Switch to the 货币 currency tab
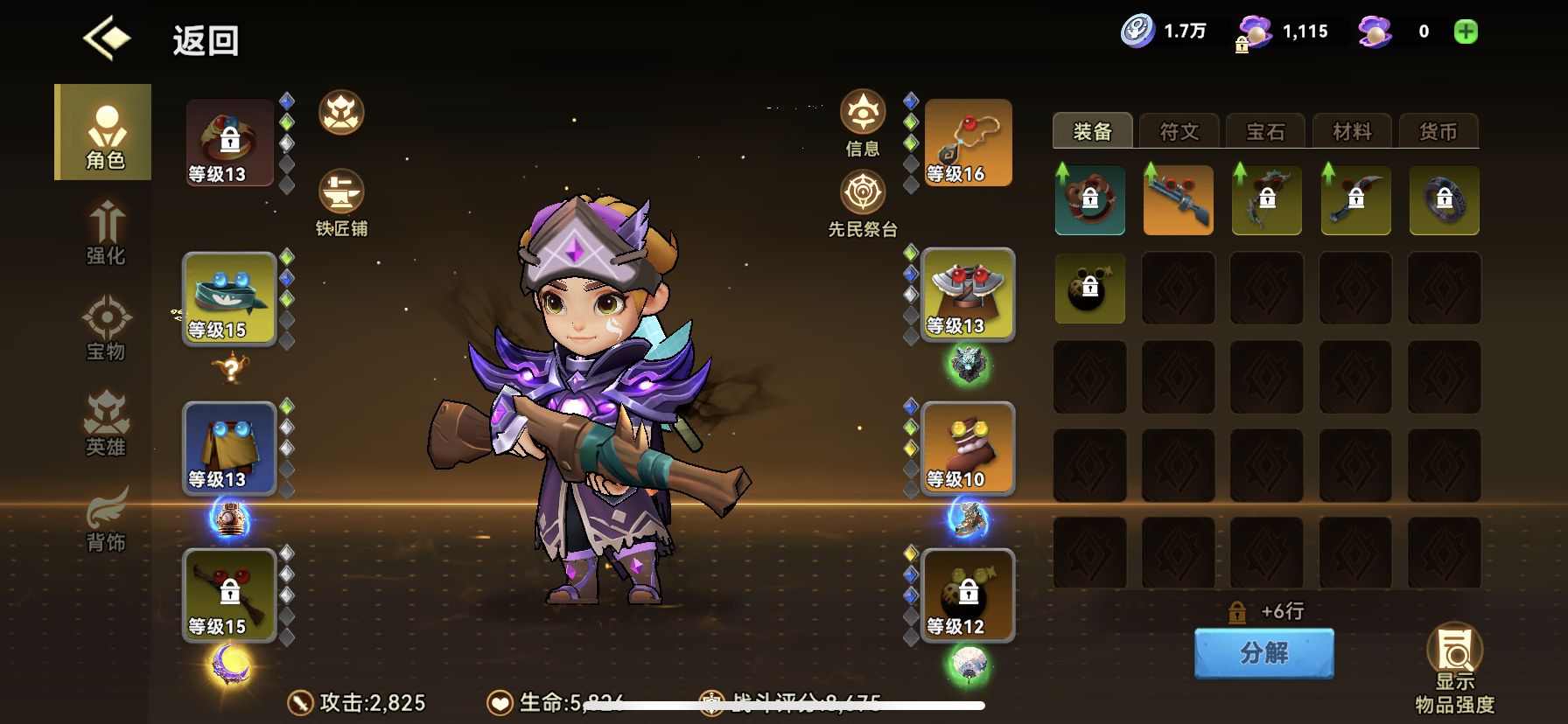 click(x=1439, y=131)
